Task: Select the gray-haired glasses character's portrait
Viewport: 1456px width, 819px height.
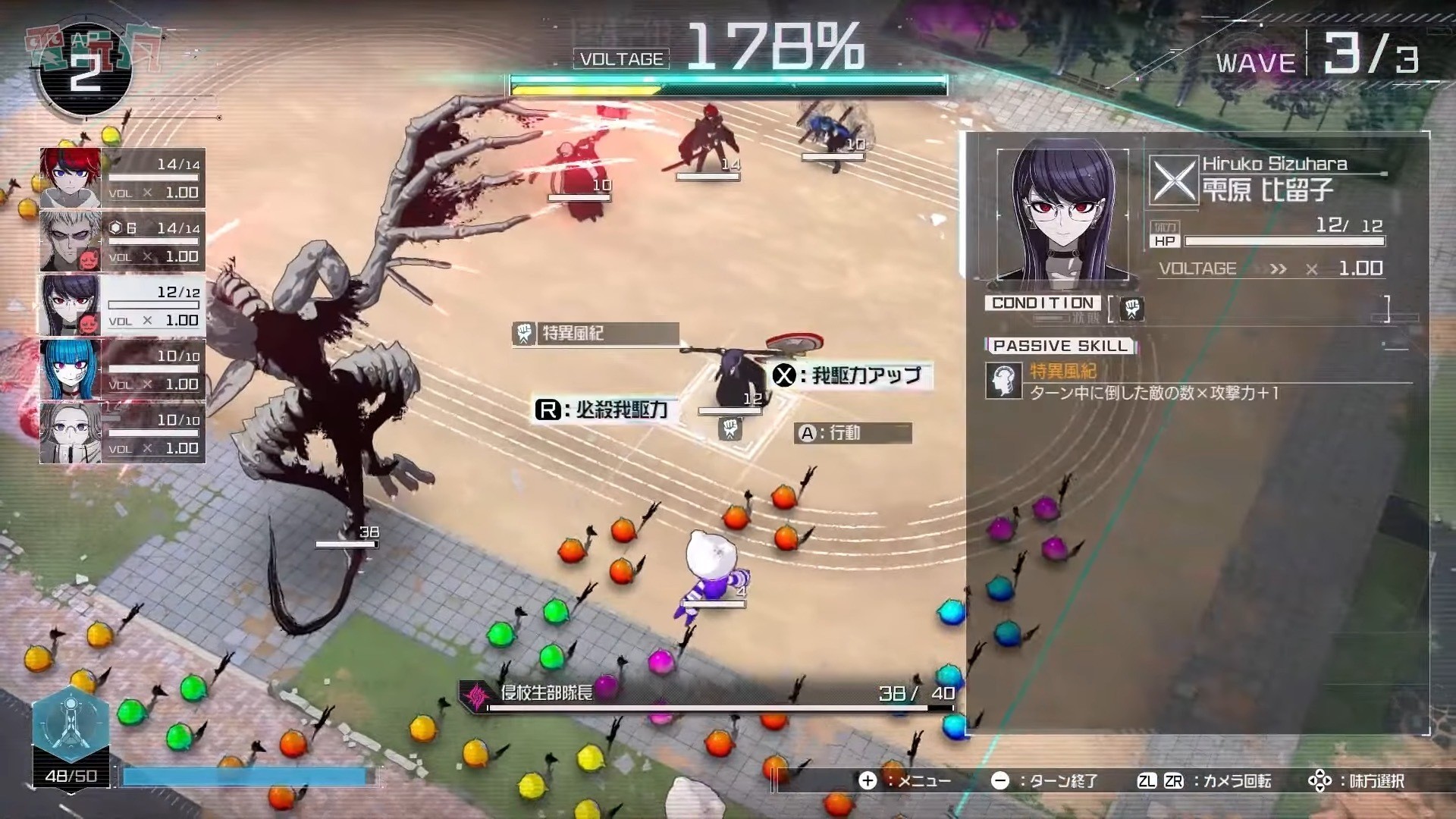Action: pyautogui.click(x=71, y=433)
